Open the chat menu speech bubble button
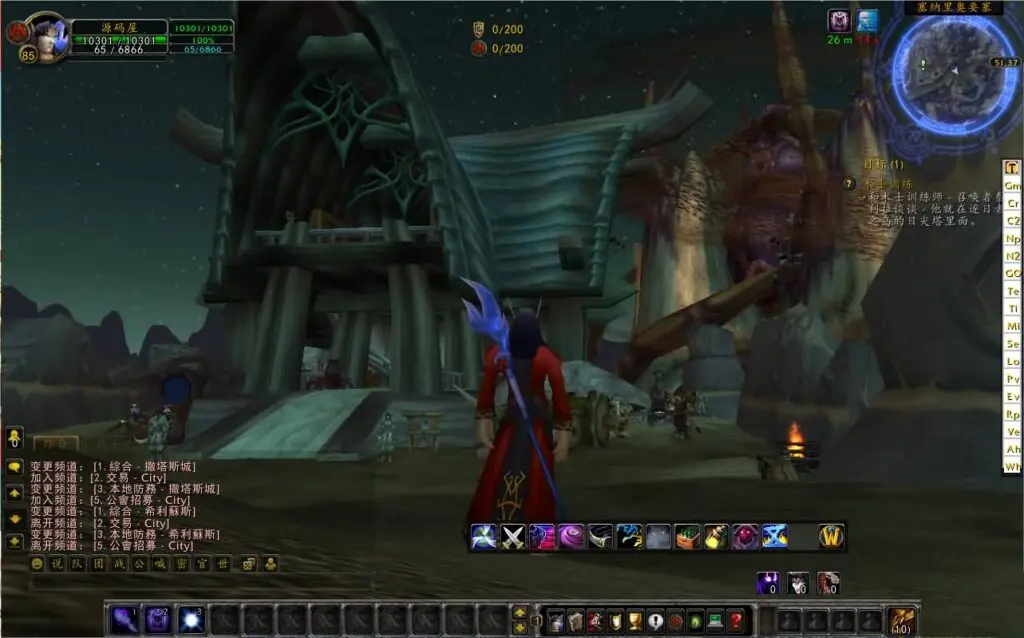The width and height of the screenshot is (1024, 638). coord(15,467)
